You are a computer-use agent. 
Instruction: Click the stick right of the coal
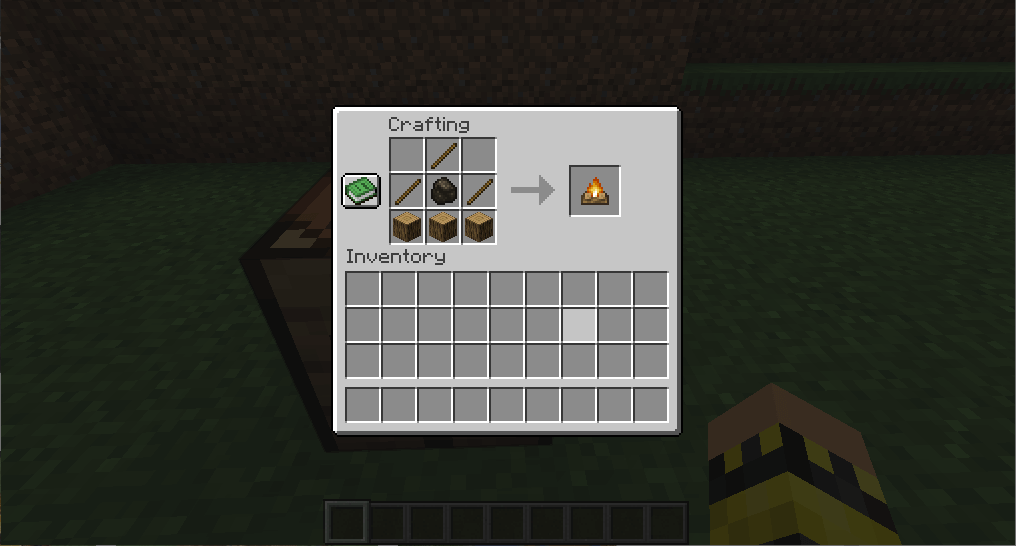[479, 190]
